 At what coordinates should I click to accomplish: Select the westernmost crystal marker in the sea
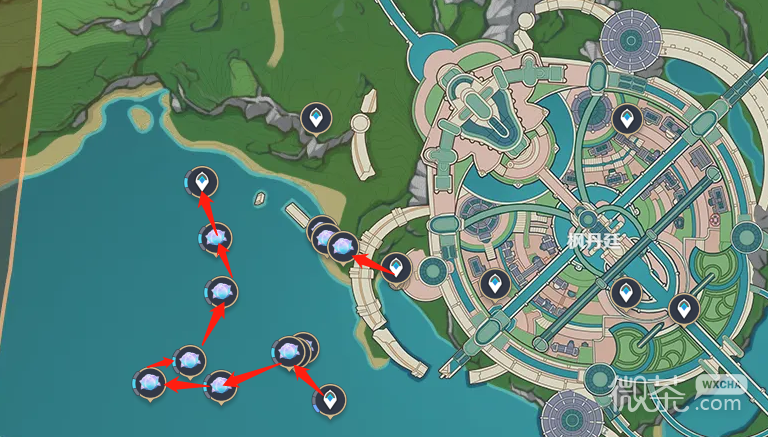tap(150, 382)
